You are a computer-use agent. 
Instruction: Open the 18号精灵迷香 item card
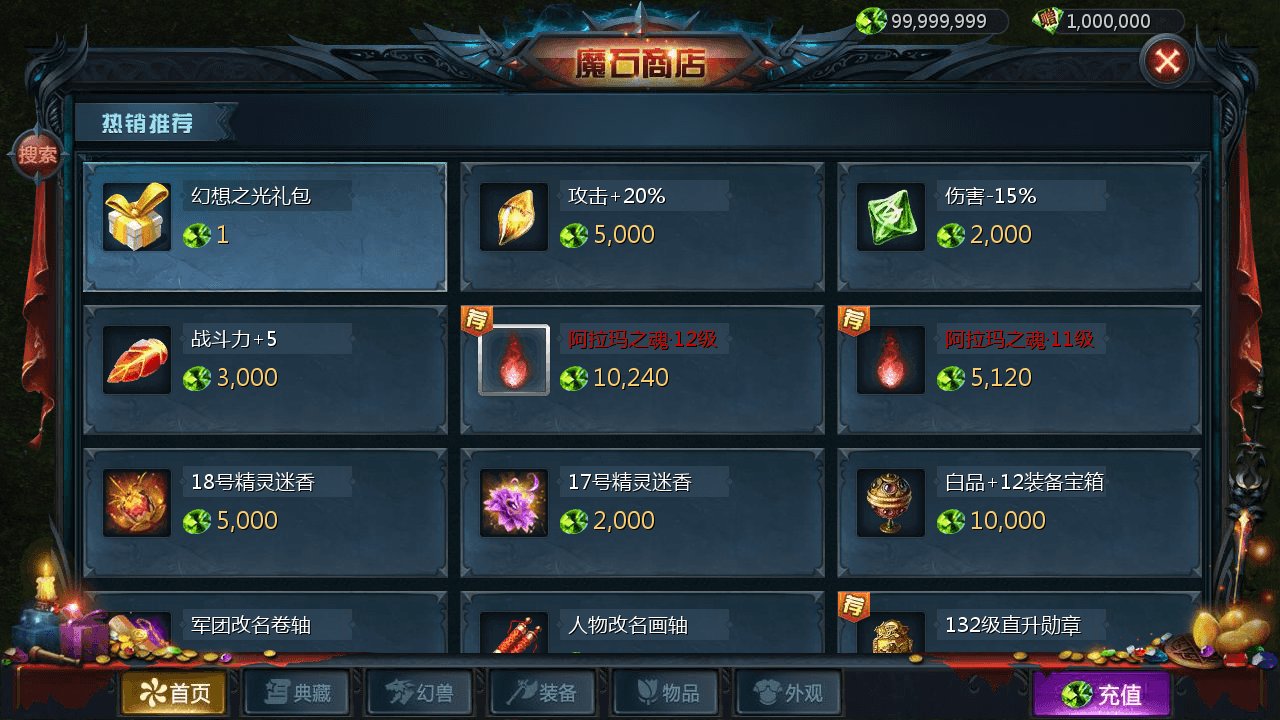point(263,504)
